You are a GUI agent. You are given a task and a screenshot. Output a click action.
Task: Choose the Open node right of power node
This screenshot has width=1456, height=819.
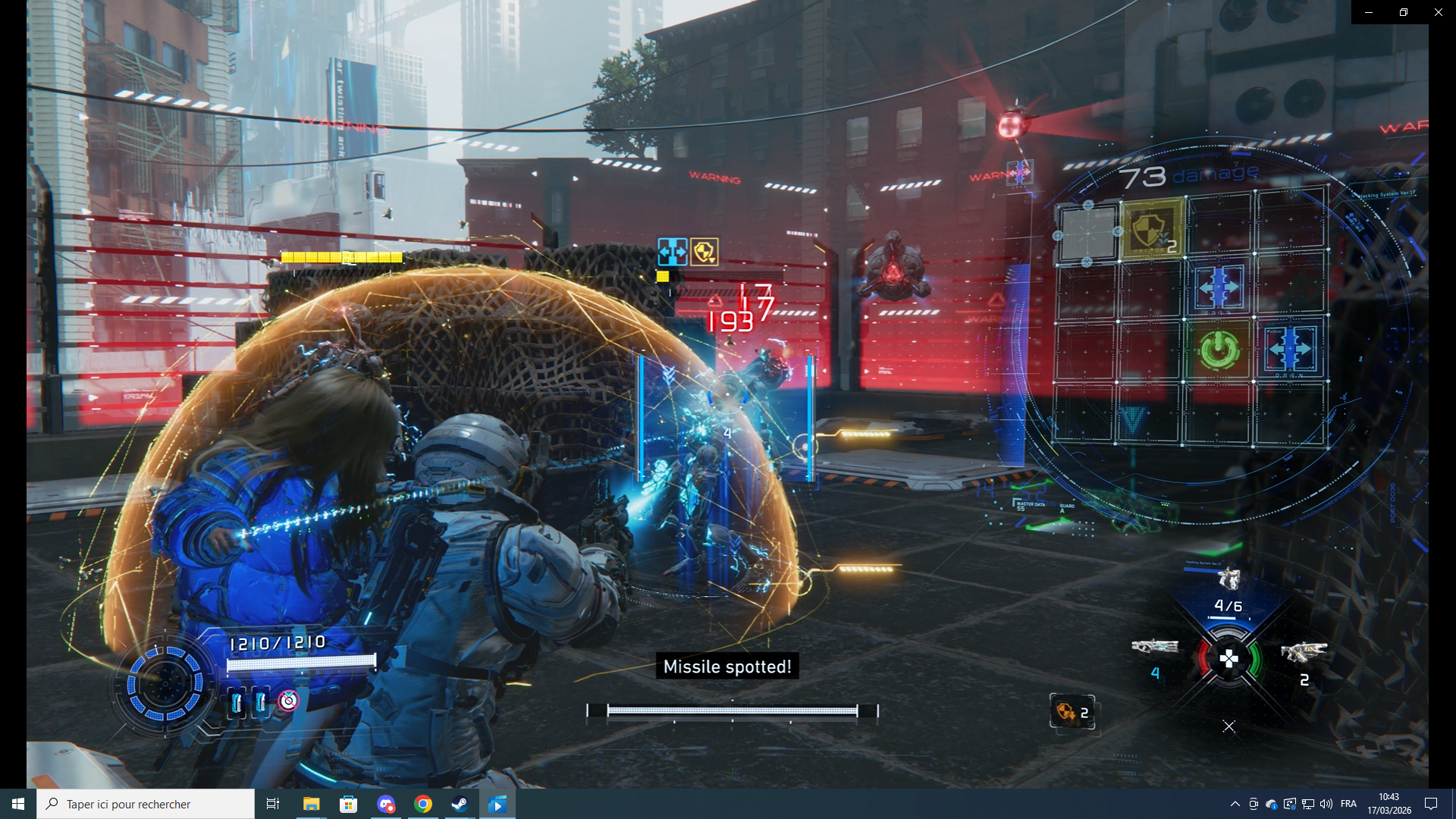tap(1289, 350)
